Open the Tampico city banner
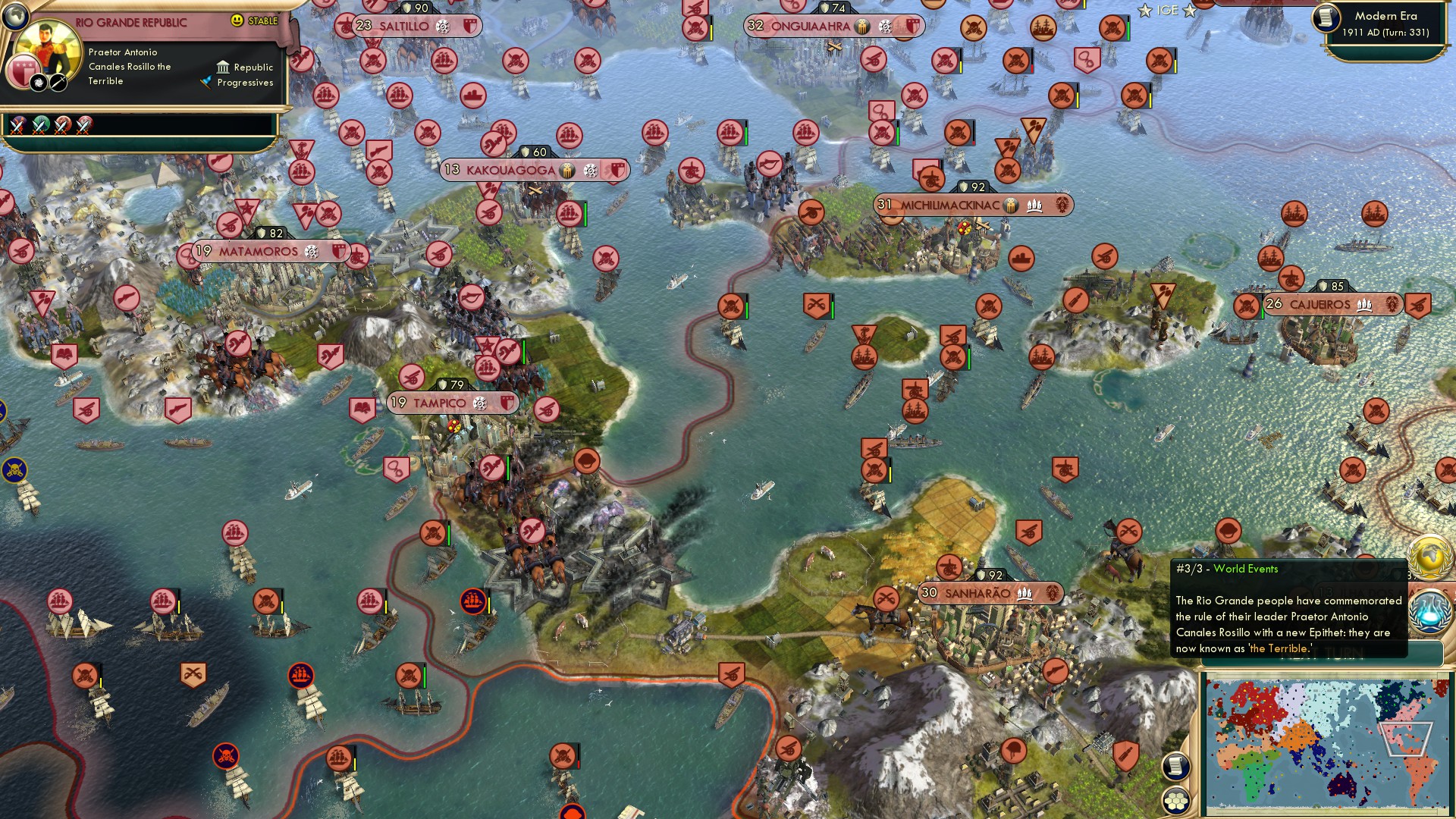 point(452,403)
